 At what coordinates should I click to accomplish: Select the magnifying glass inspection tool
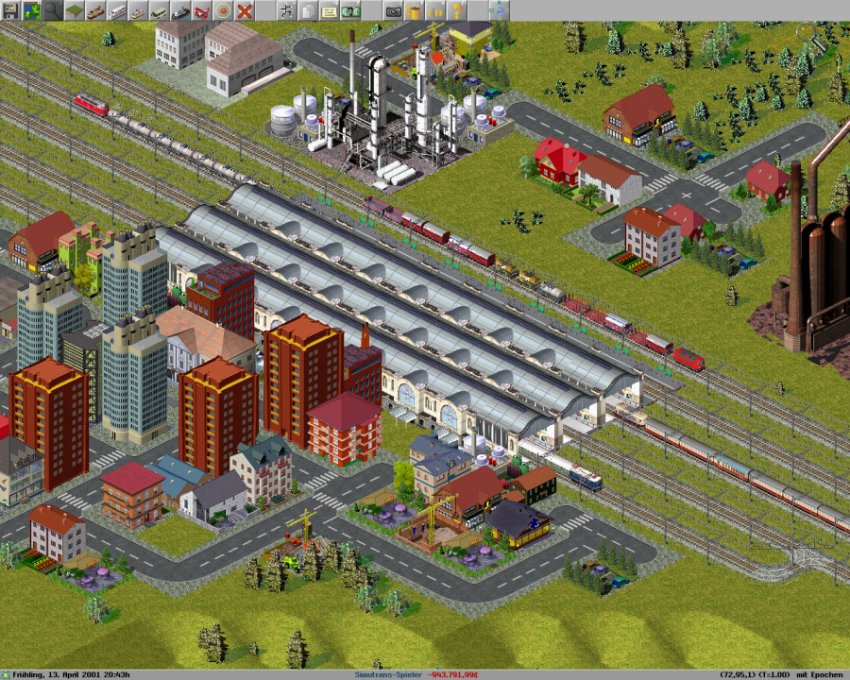pos(52,10)
